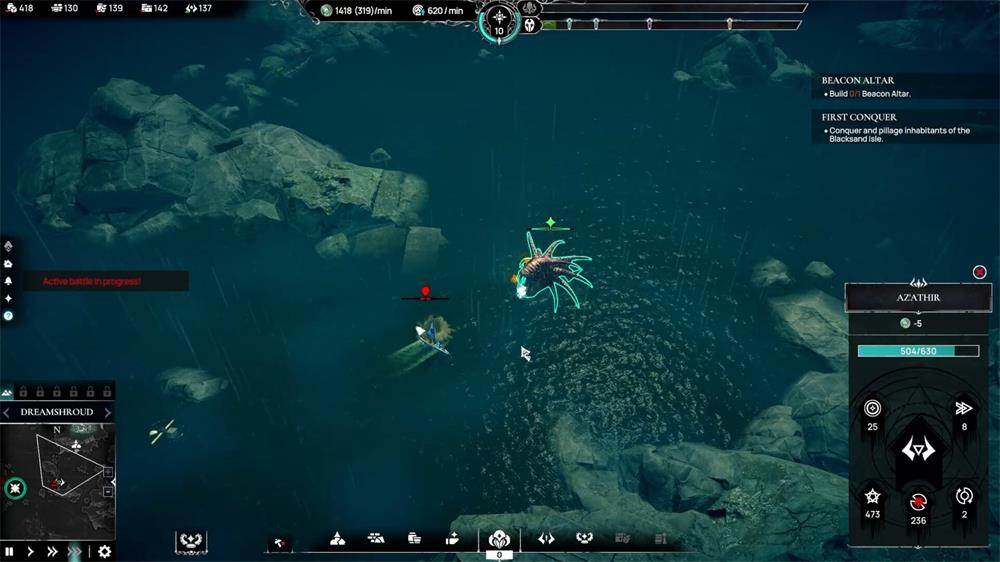Set game speed to double fast-forward
The width and height of the screenshot is (1000, 562).
(x=52, y=551)
